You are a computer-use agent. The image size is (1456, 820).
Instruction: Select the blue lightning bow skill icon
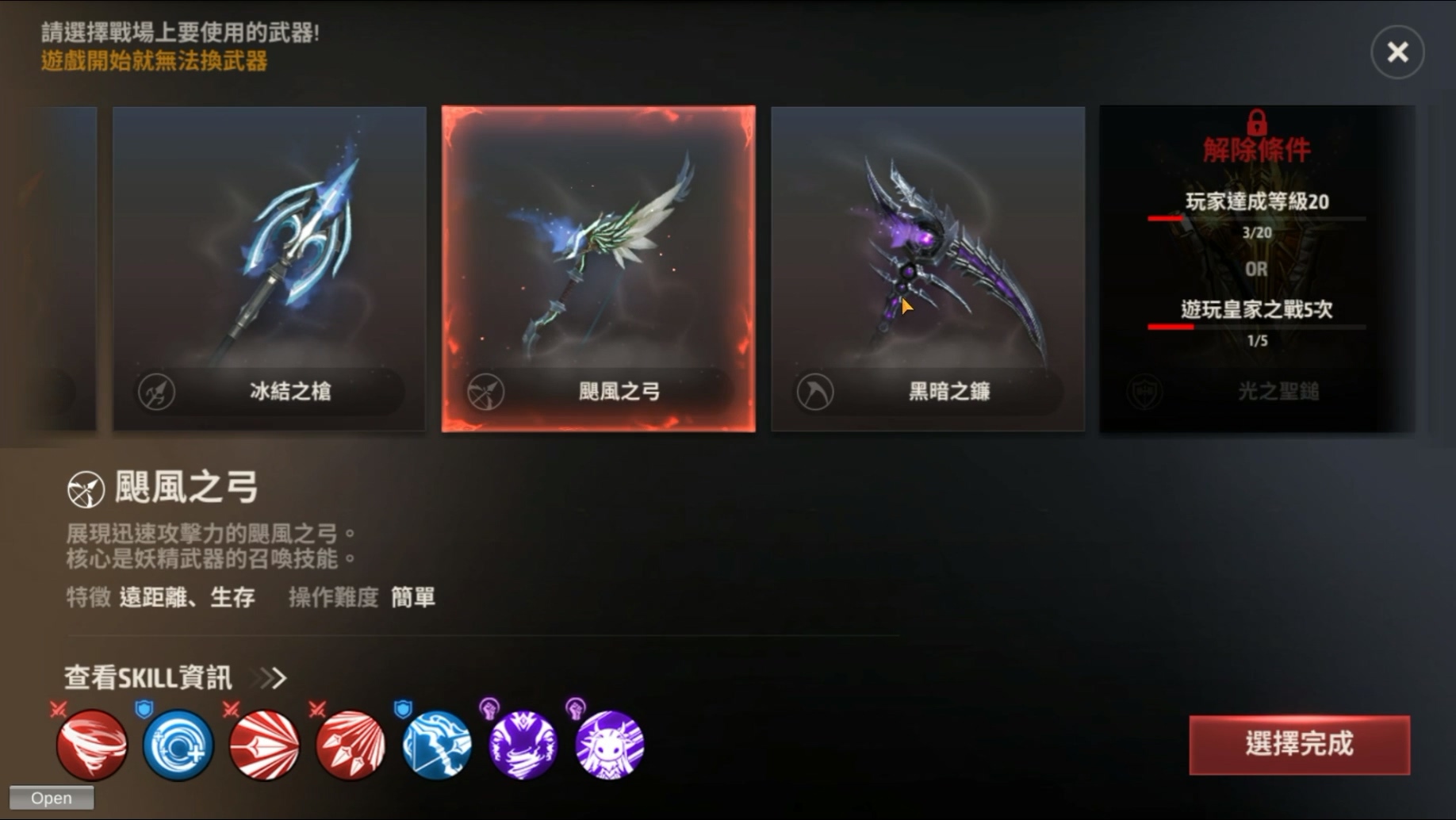coord(436,745)
